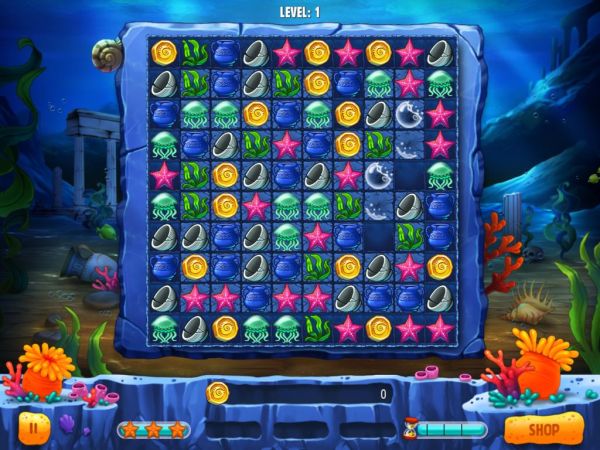
Task: Open the SHOP
Action: [x=543, y=429]
